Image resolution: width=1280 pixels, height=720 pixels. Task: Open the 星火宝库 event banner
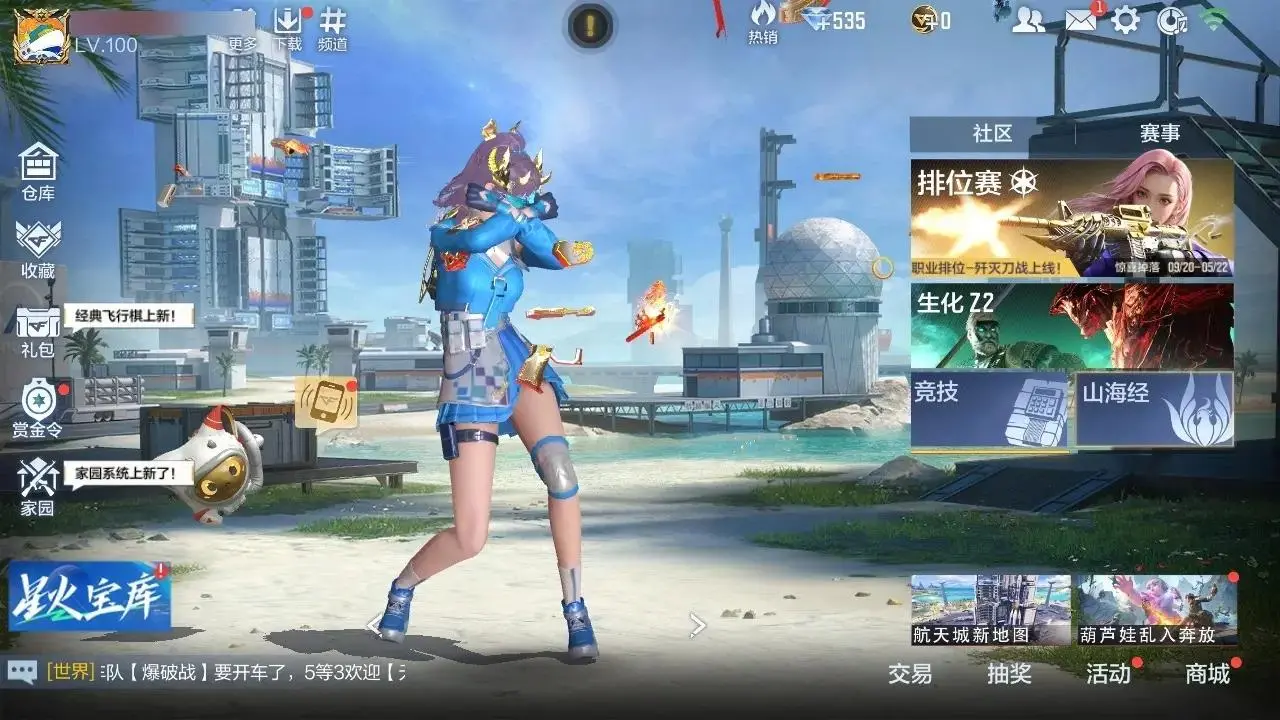coord(90,597)
